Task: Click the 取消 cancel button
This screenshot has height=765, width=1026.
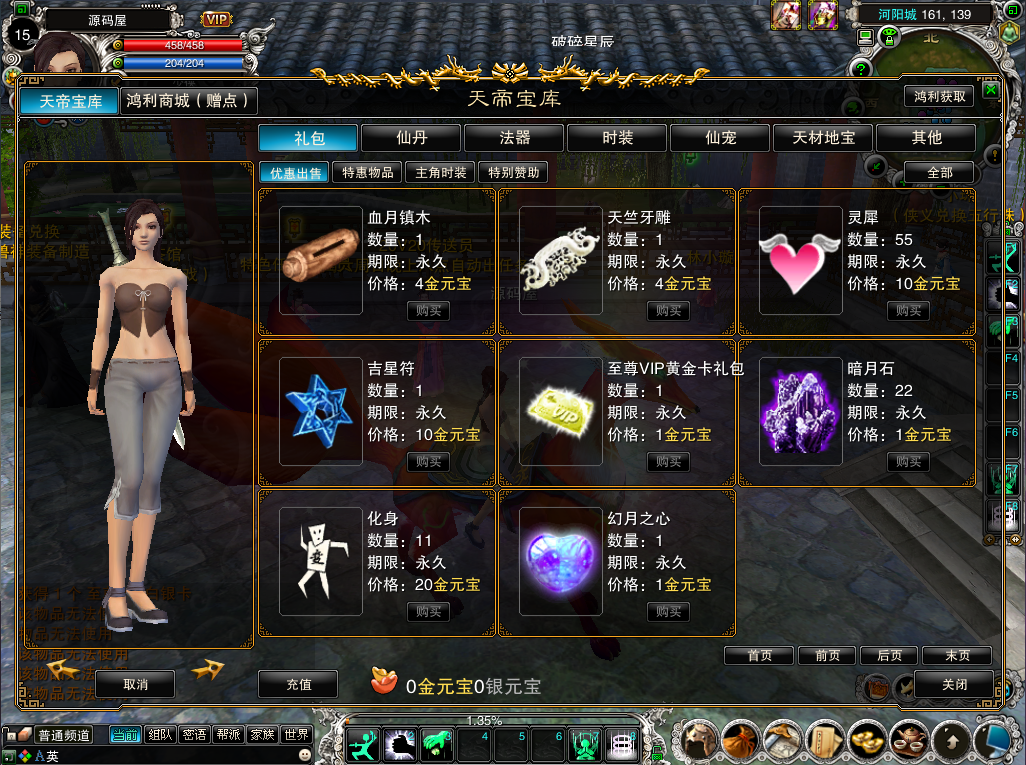Action: 135,684
